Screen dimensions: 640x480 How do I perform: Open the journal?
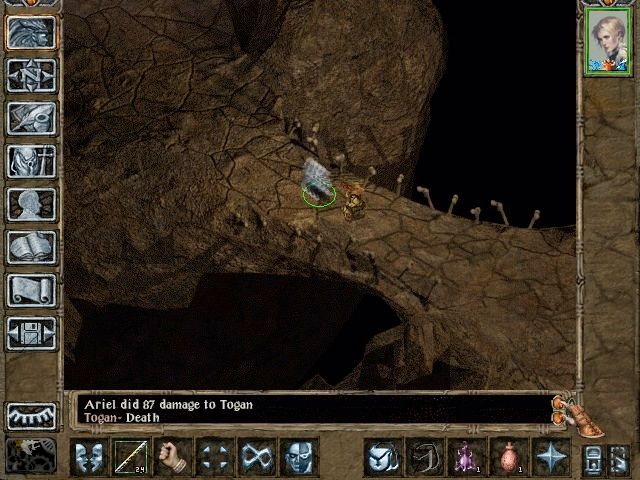coord(31,118)
